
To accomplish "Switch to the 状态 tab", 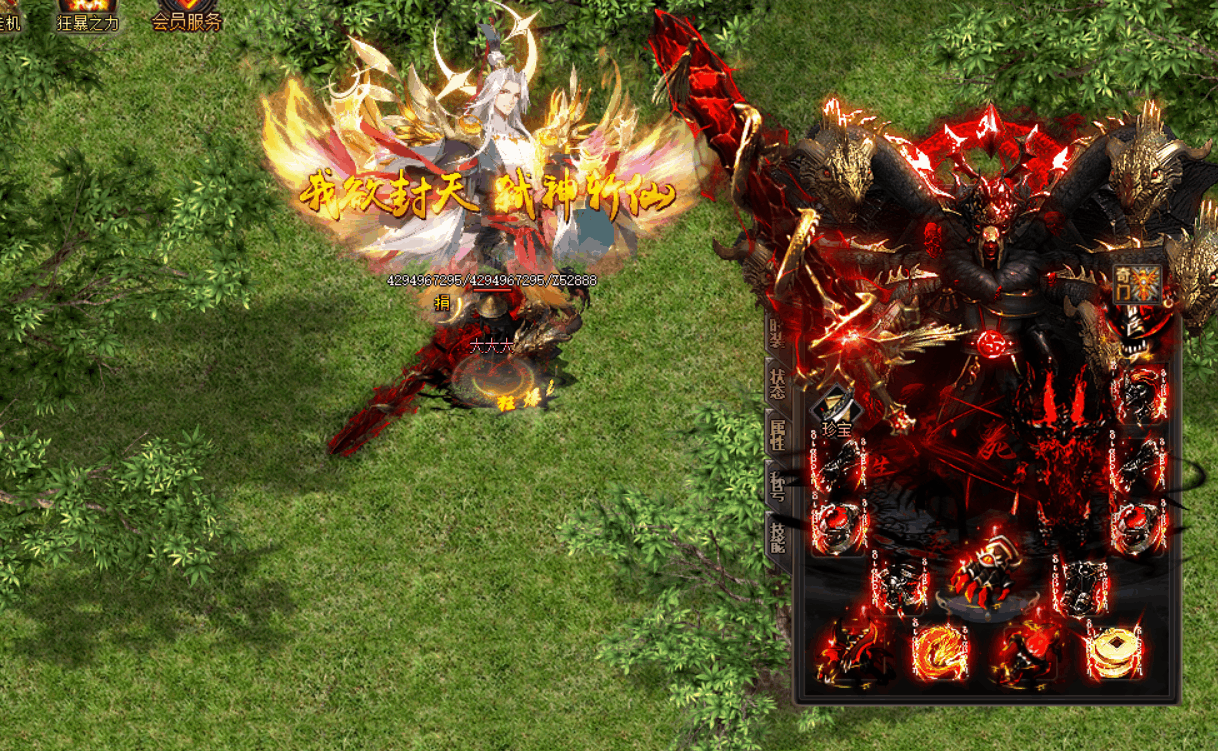I will [777, 383].
